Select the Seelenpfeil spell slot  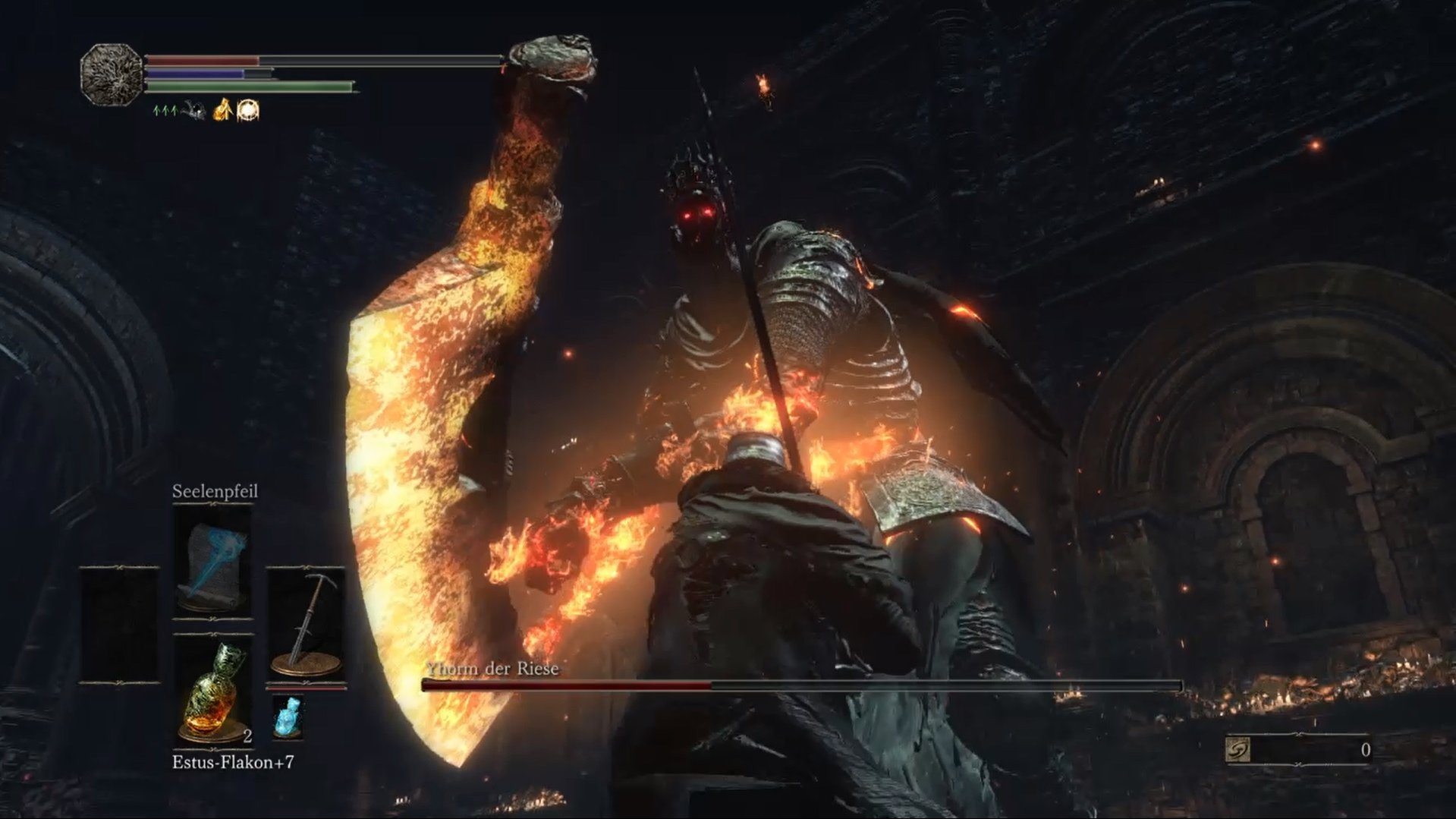click(212, 560)
